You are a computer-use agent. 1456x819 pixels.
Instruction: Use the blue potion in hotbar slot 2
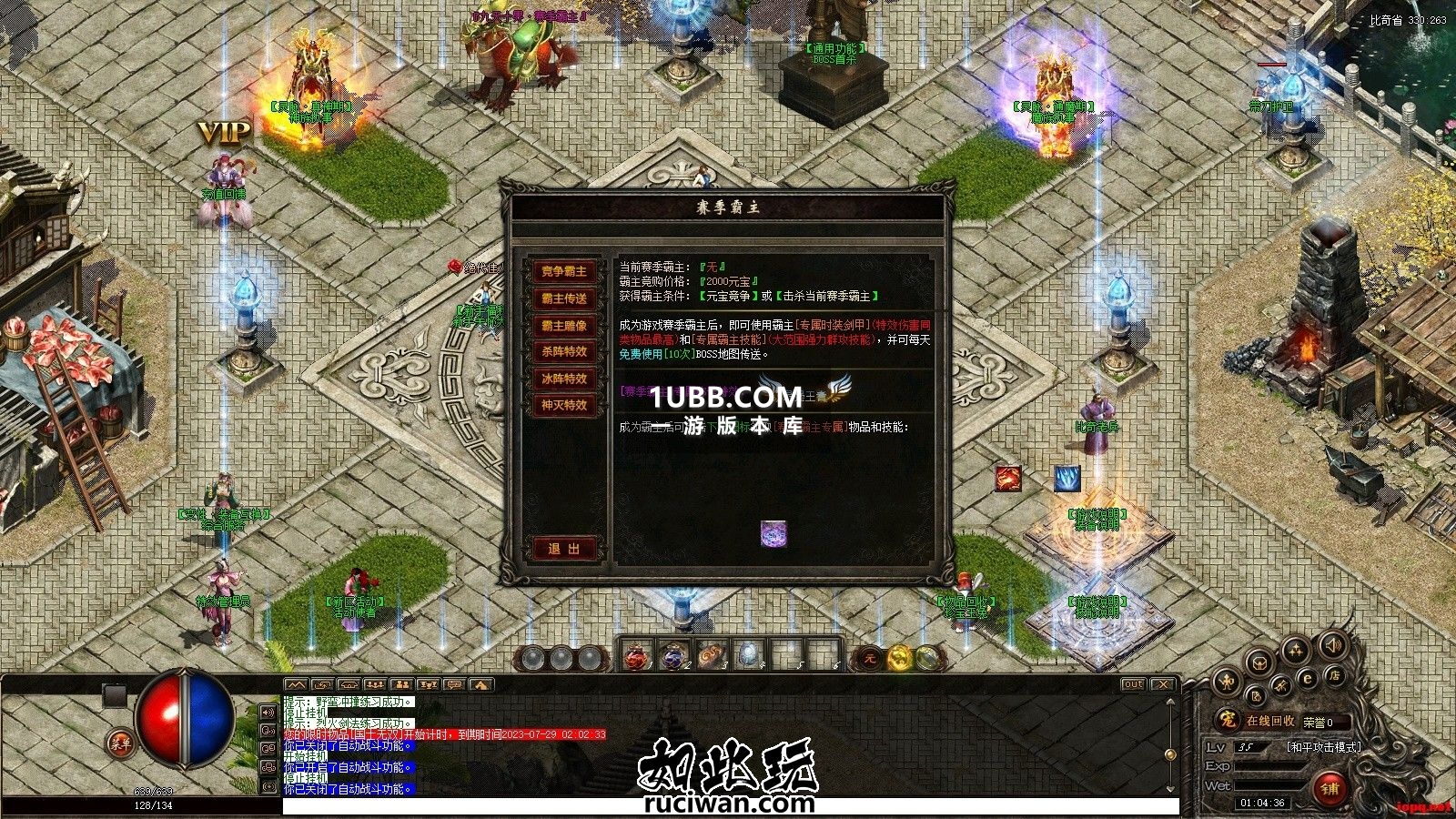tap(673, 655)
